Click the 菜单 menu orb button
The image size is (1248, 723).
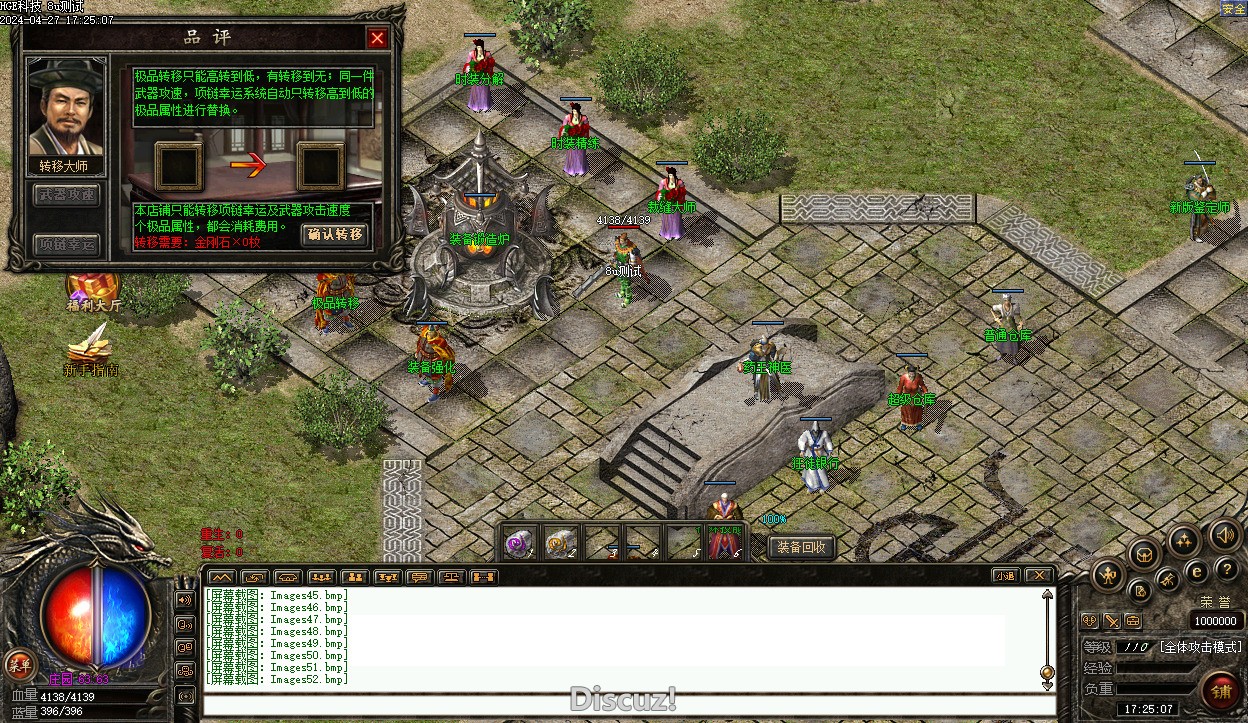18,663
